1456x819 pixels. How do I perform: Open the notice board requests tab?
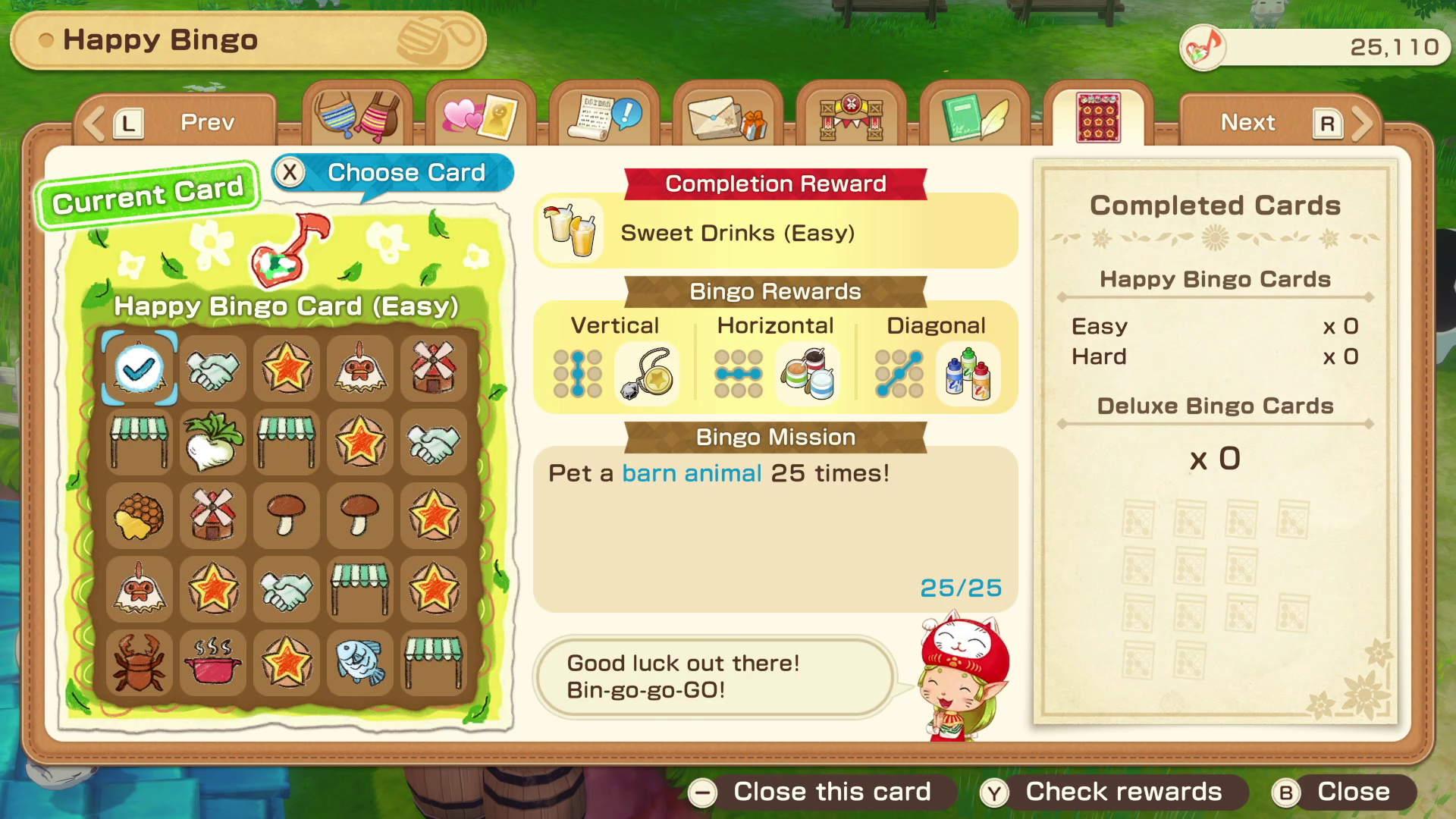pos(603,118)
